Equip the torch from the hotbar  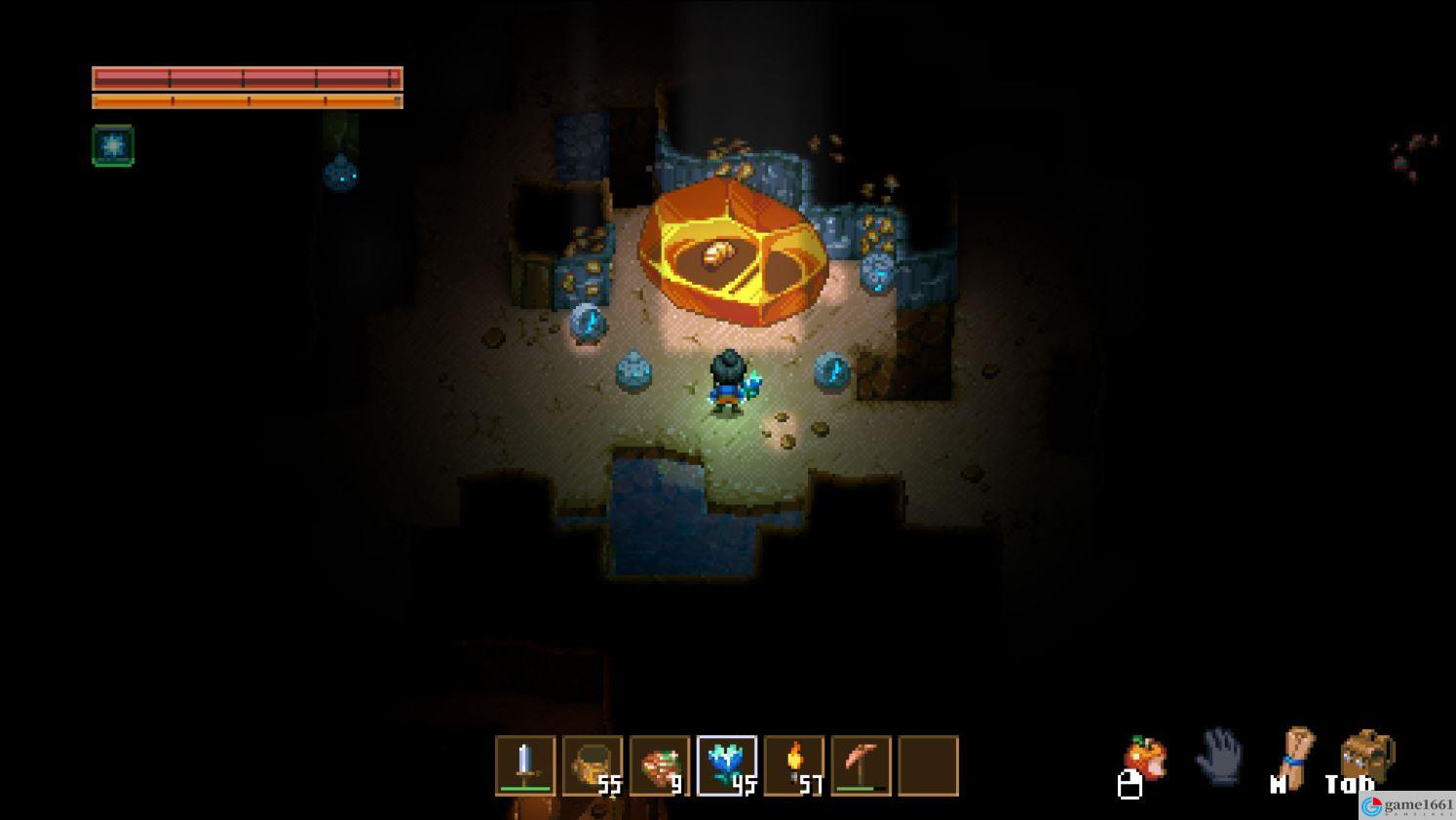794,765
